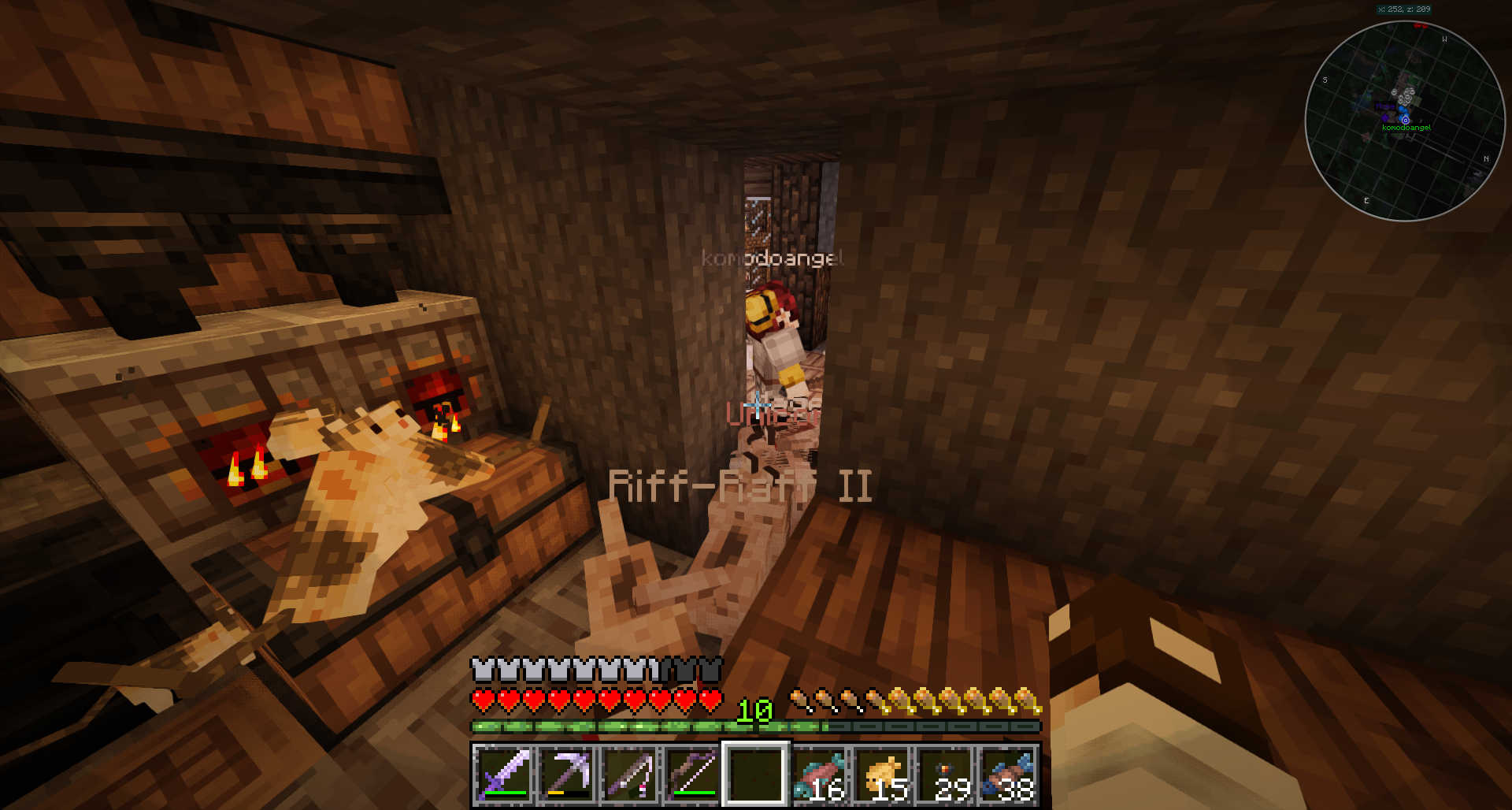Image resolution: width=1512 pixels, height=810 pixels.
Task: Pick the yellow pufferfish stack of 15
Action: [x=883, y=774]
